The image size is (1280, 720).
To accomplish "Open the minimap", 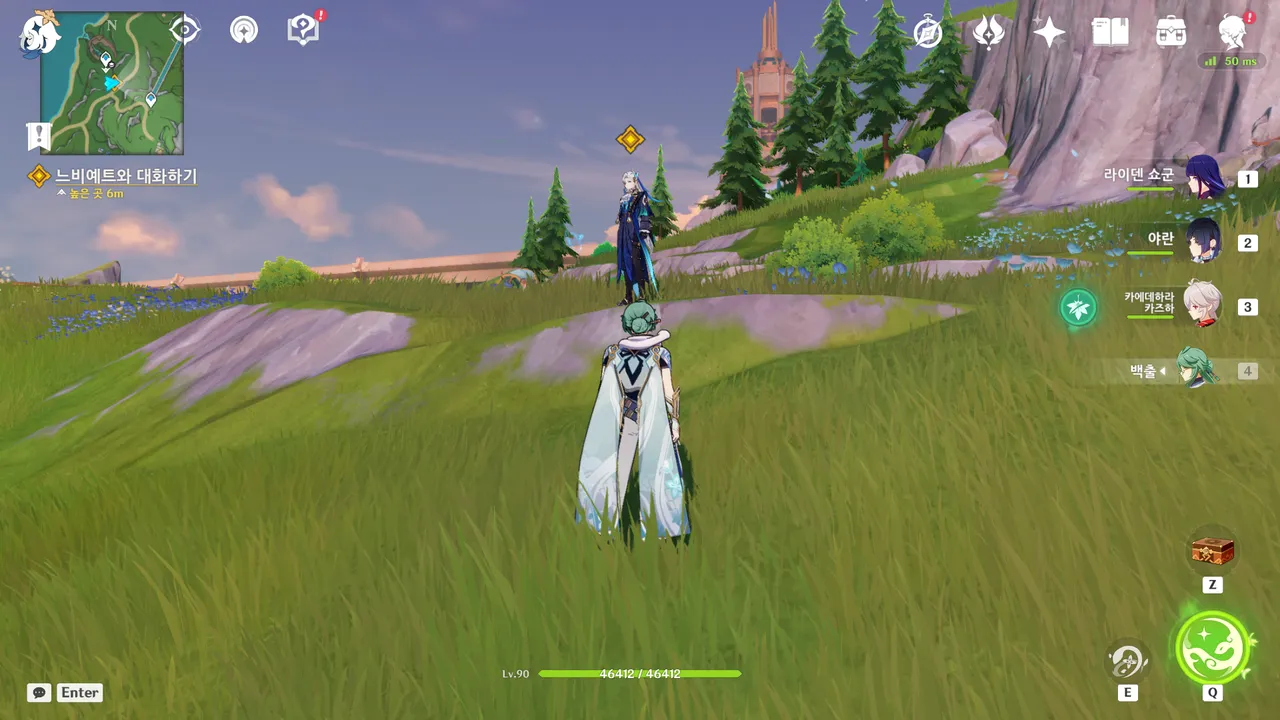I will 112,83.
